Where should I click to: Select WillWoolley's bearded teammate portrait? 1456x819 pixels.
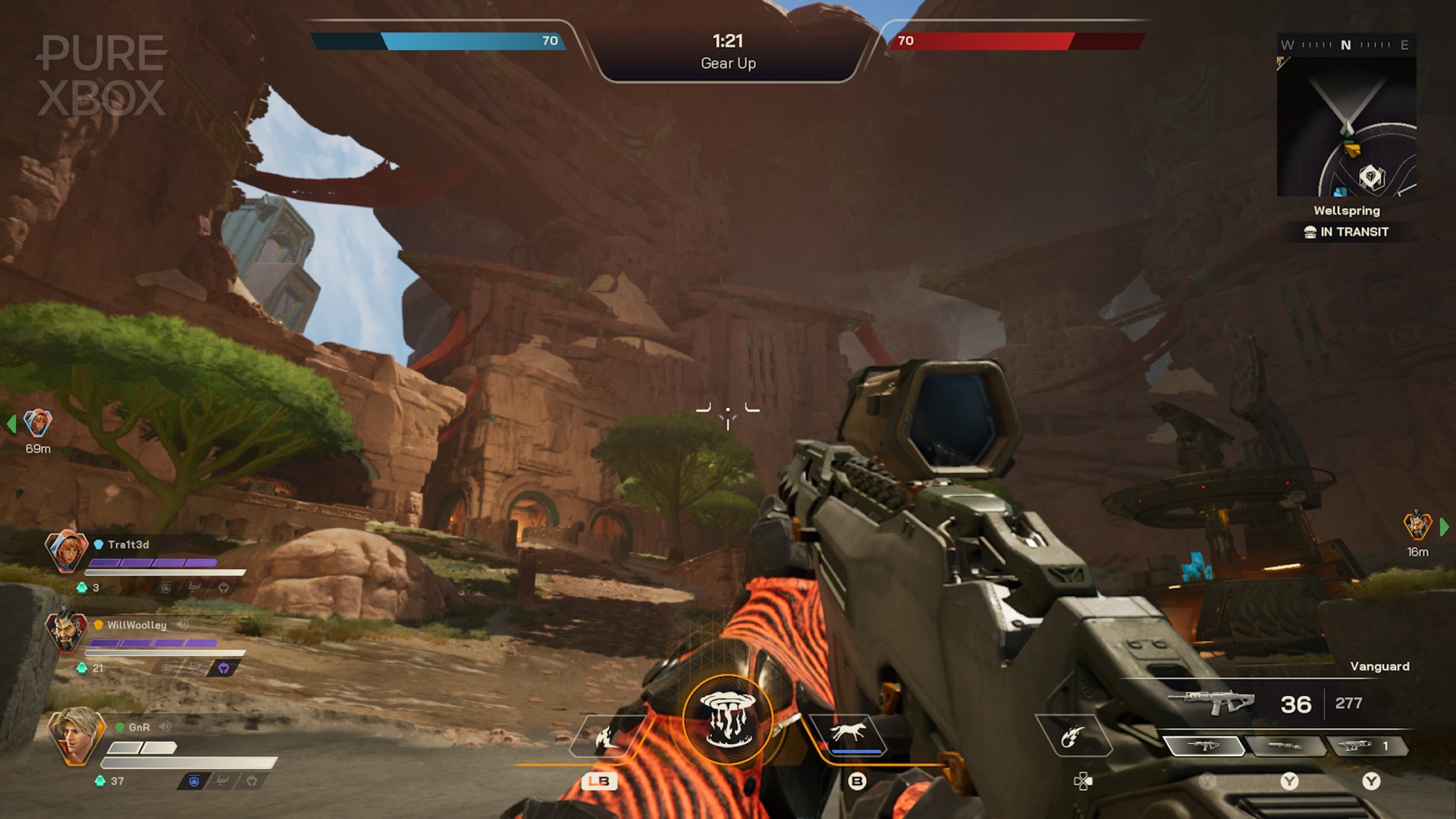(x=66, y=631)
